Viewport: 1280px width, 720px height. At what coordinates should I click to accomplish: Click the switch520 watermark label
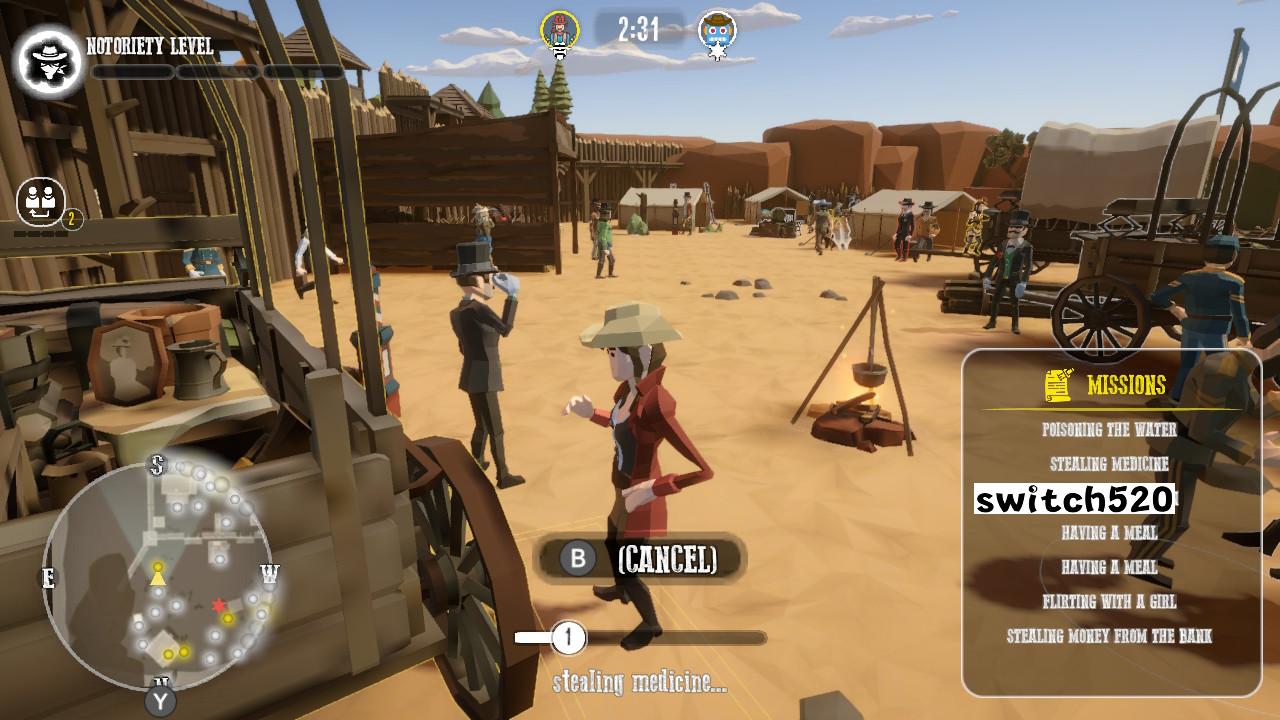pos(1074,495)
